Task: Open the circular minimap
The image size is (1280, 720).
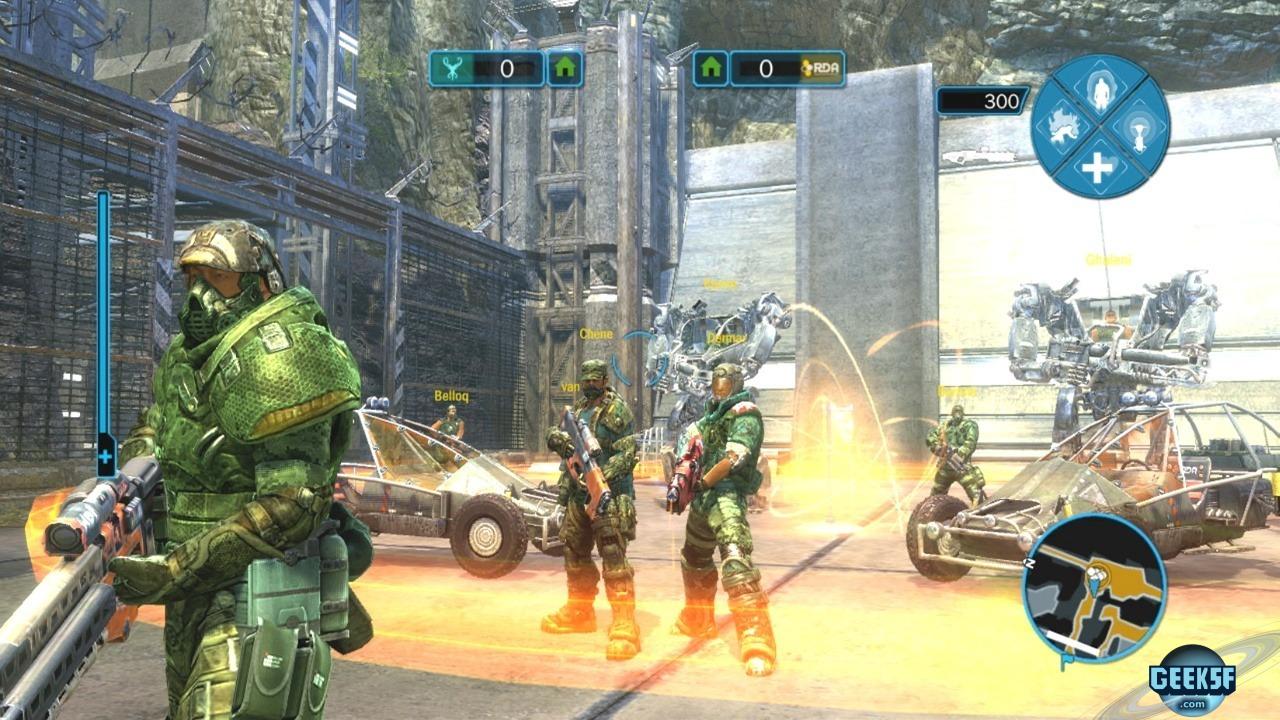Action: 1094,585
